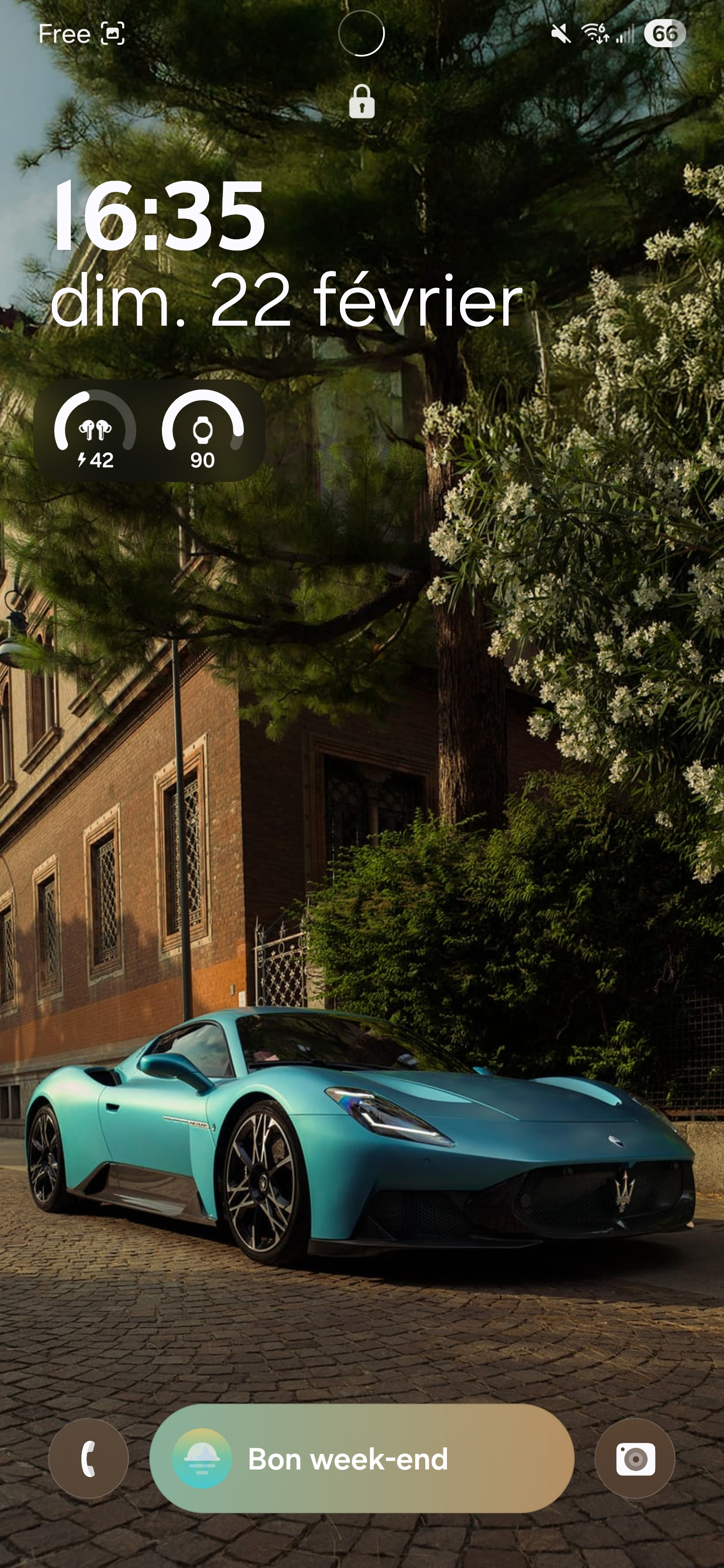Screen dimensions: 724x1568
Task: Open the watch battery widget
Action: coord(203,431)
